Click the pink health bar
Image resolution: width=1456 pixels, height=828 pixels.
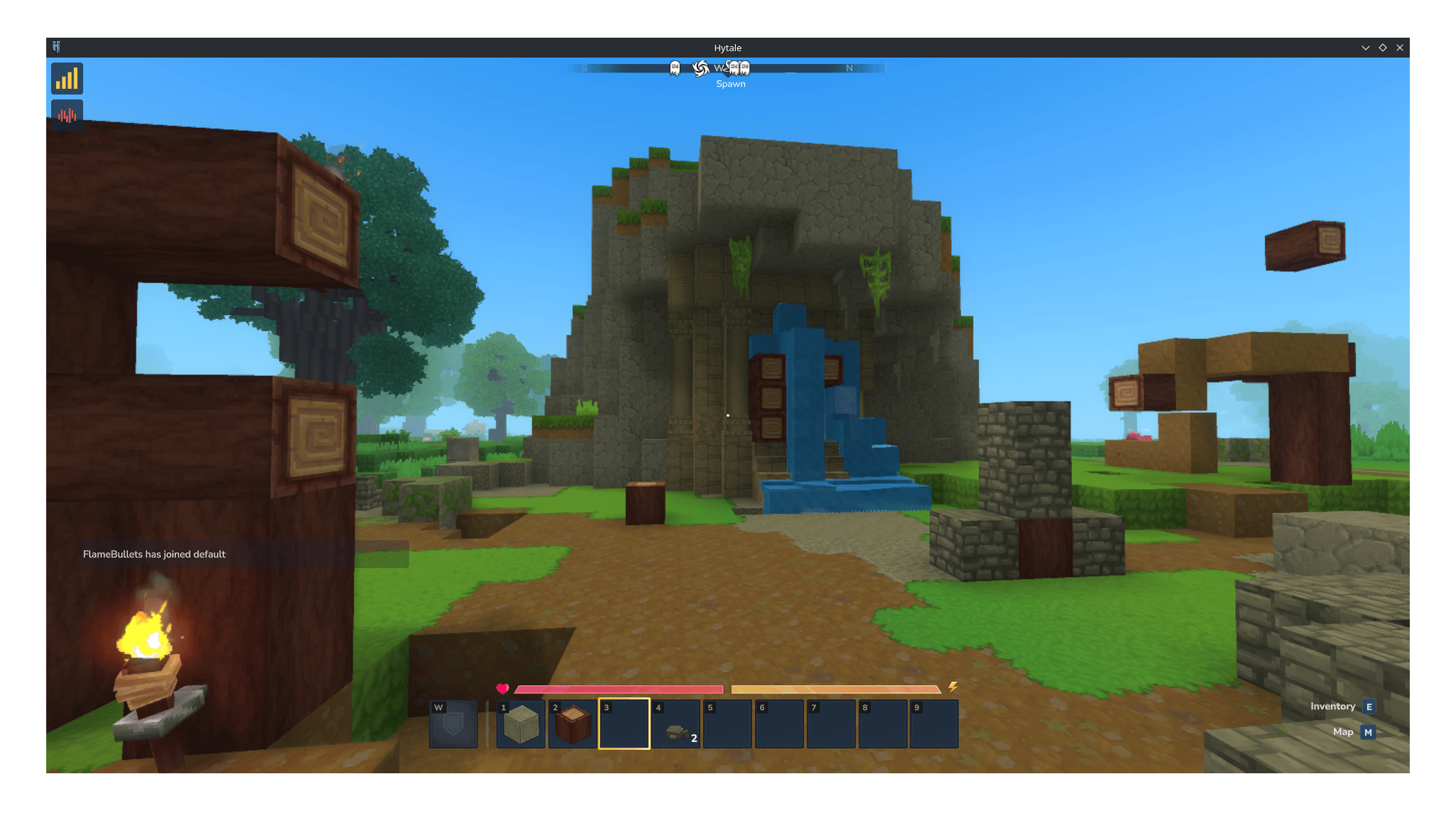point(619,689)
